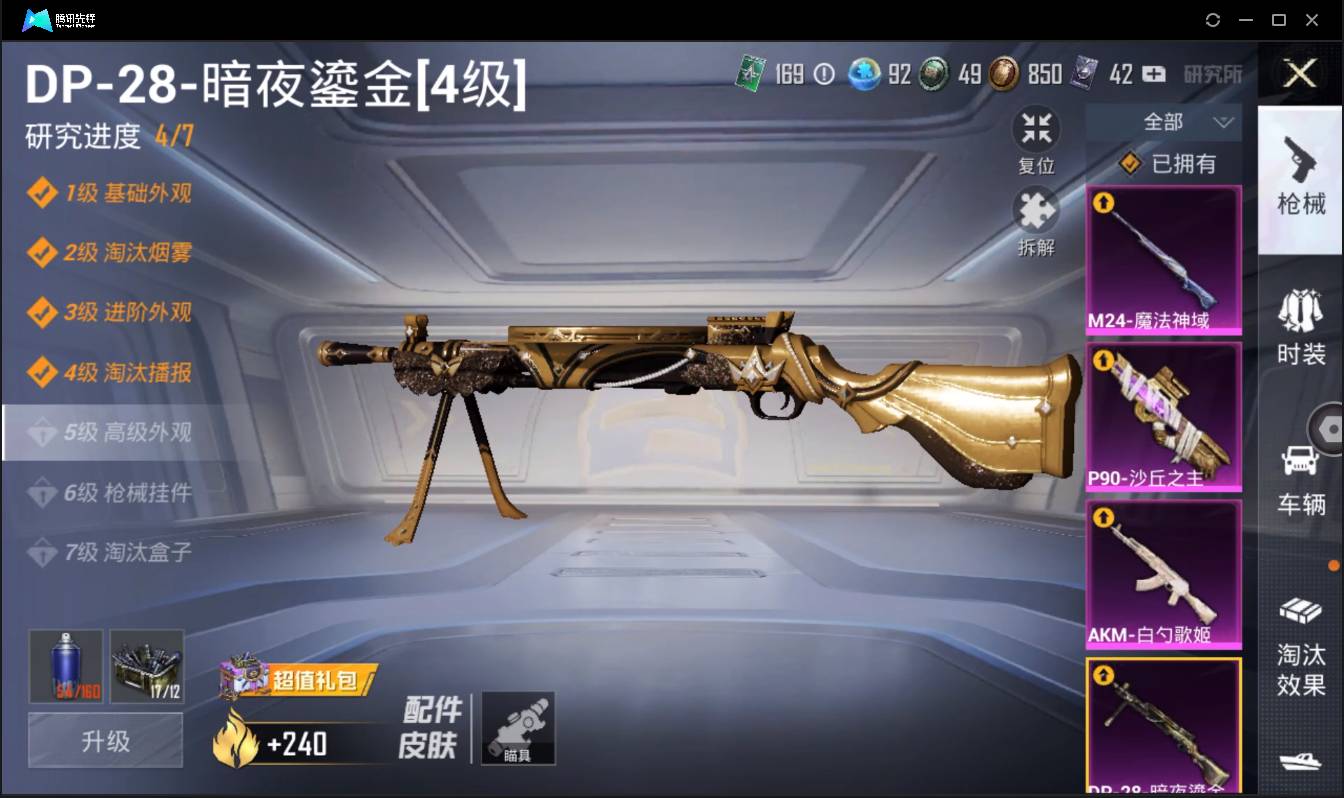This screenshot has width=1344, height=798.
Task: Select the M24-魔法神域 weapon thumbnail
Action: (1163, 260)
